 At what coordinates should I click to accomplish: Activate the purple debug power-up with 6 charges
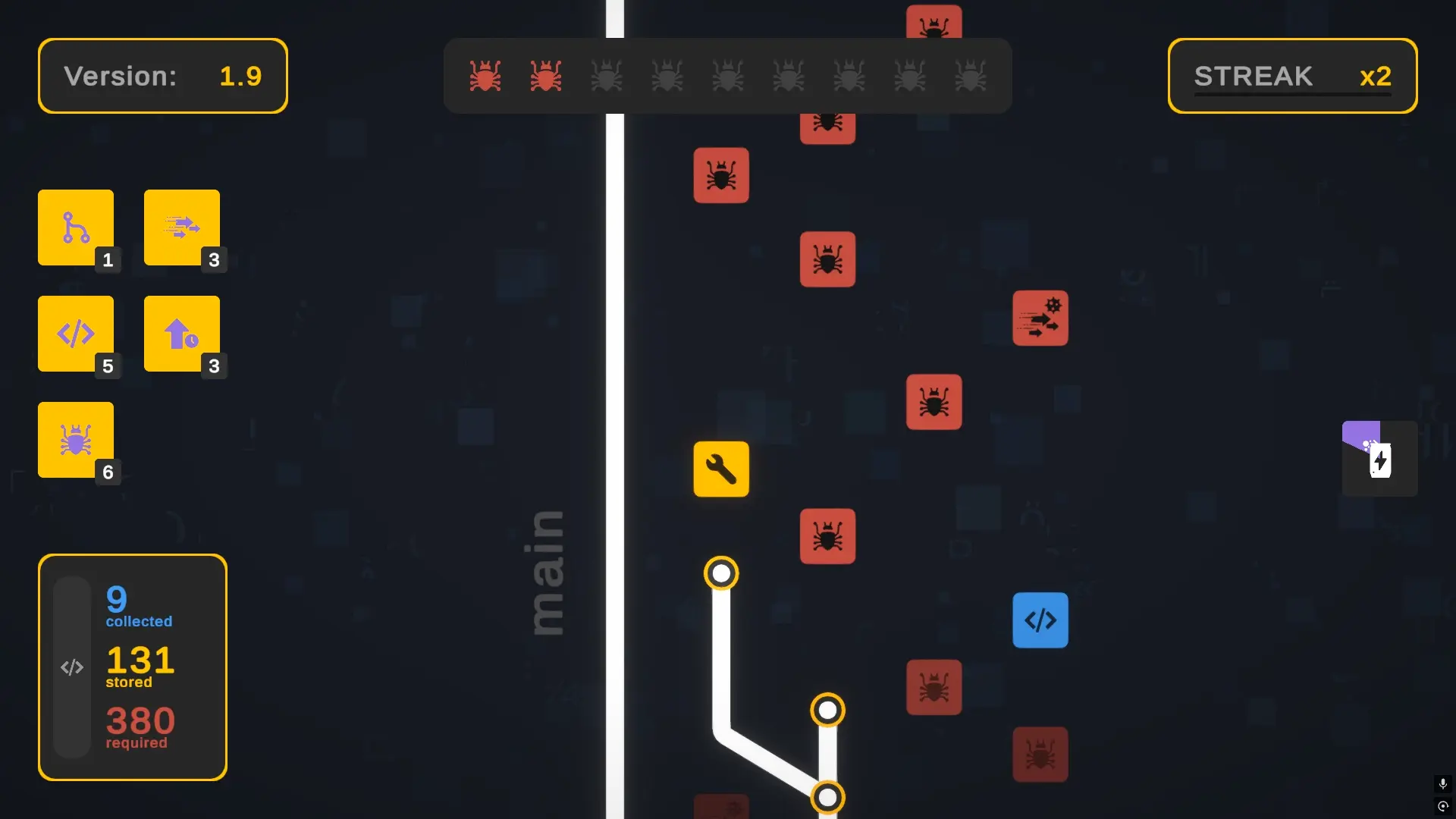click(75, 440)
